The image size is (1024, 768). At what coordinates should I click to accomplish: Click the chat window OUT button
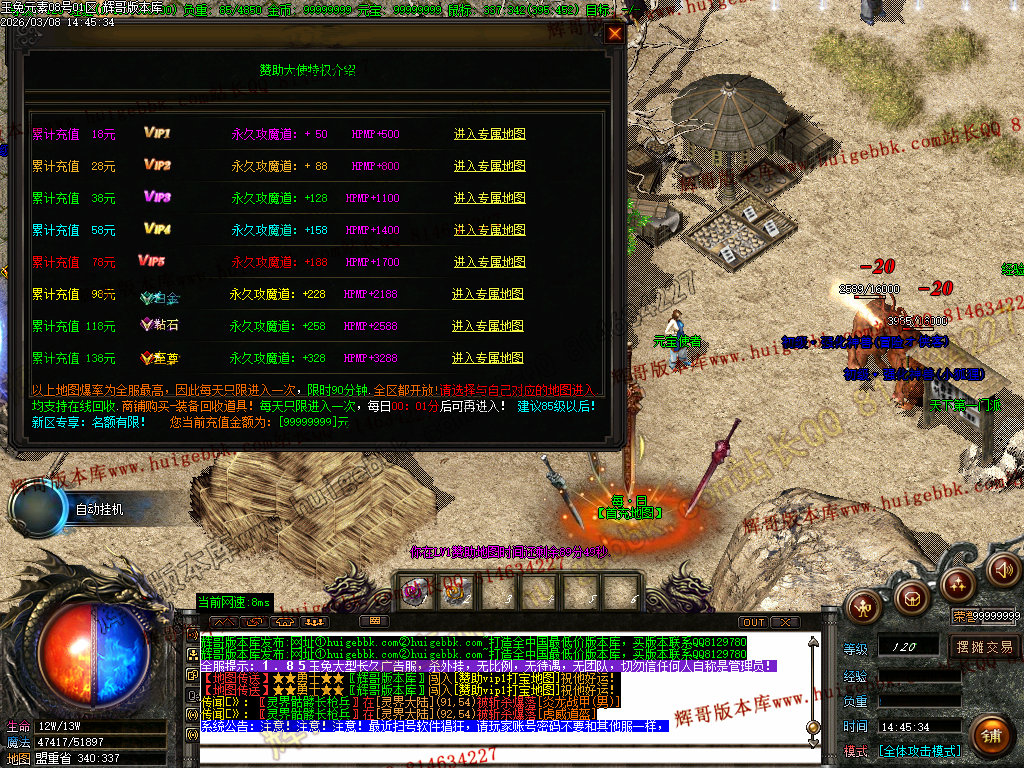[x=754, y=622]
